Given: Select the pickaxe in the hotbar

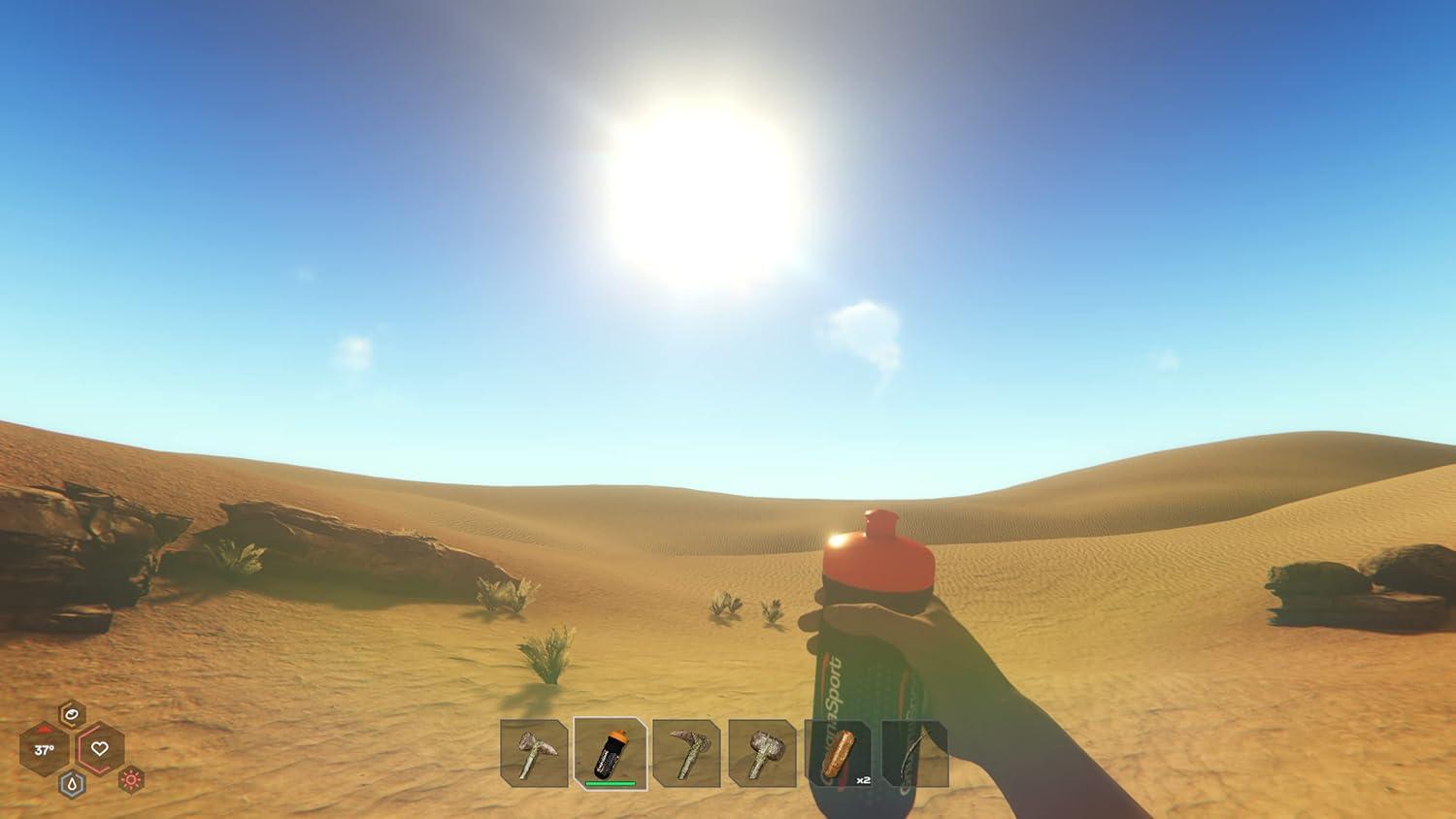Looking at the screenshot, I should [687, 755].
